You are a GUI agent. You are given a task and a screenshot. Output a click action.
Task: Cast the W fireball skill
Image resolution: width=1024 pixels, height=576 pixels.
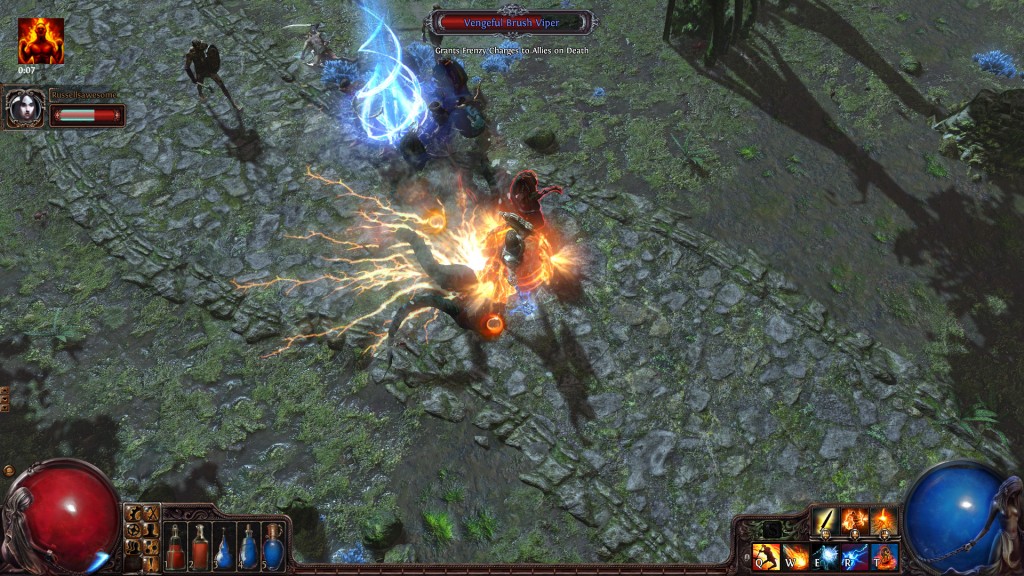click(x=796, y=556)
